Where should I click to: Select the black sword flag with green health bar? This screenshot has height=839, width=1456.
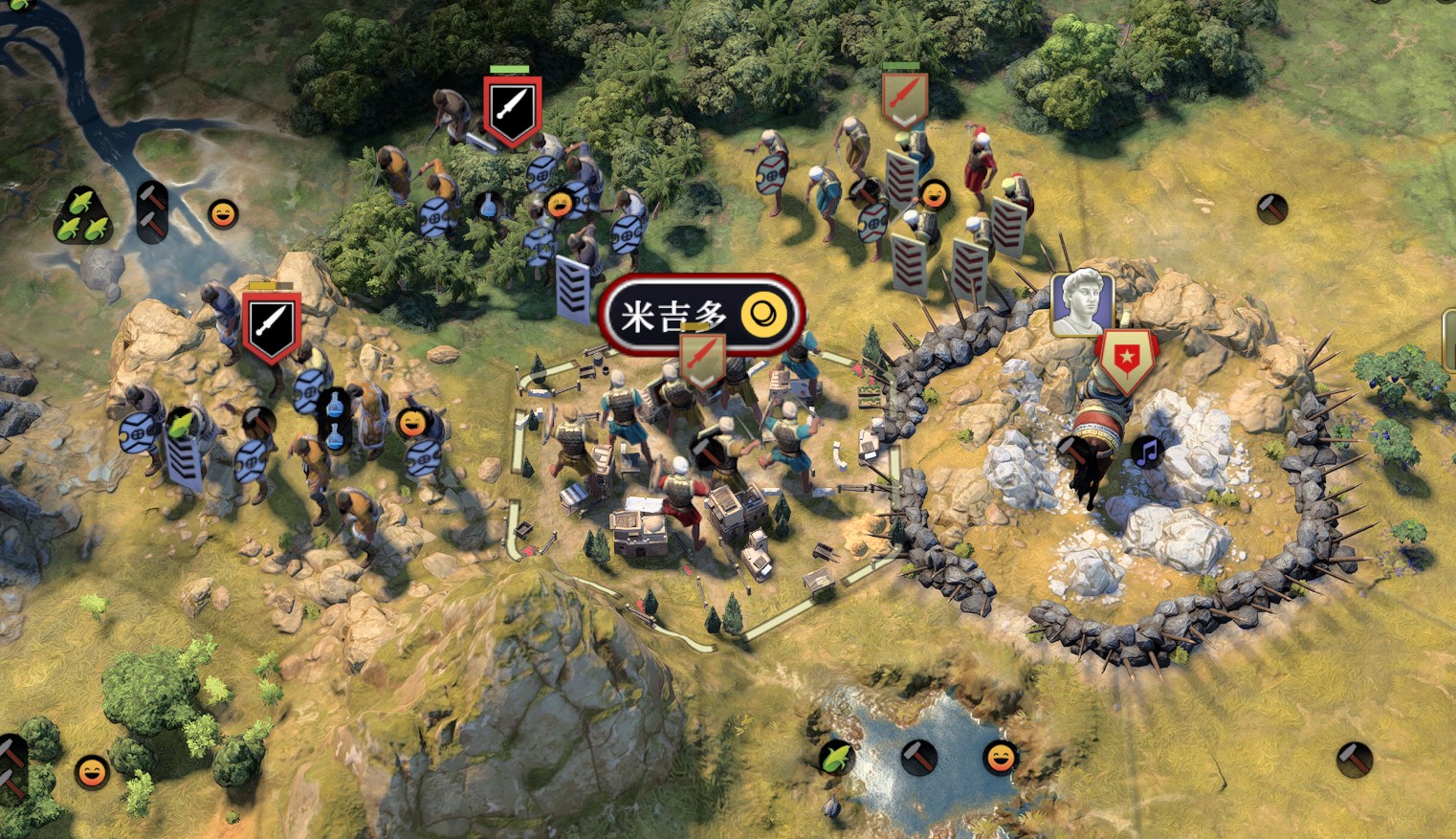point(512,109)
